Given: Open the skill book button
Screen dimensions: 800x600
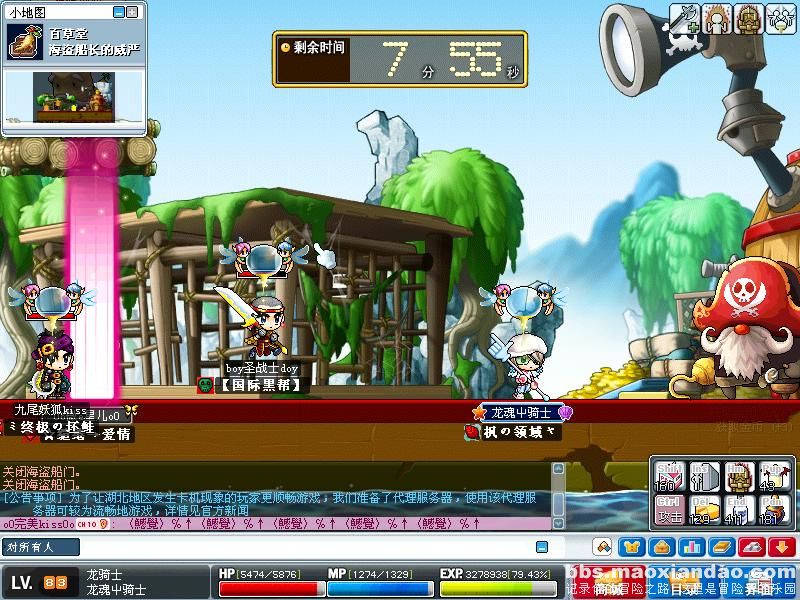Looking at the screenshot, I should [721, 547].
